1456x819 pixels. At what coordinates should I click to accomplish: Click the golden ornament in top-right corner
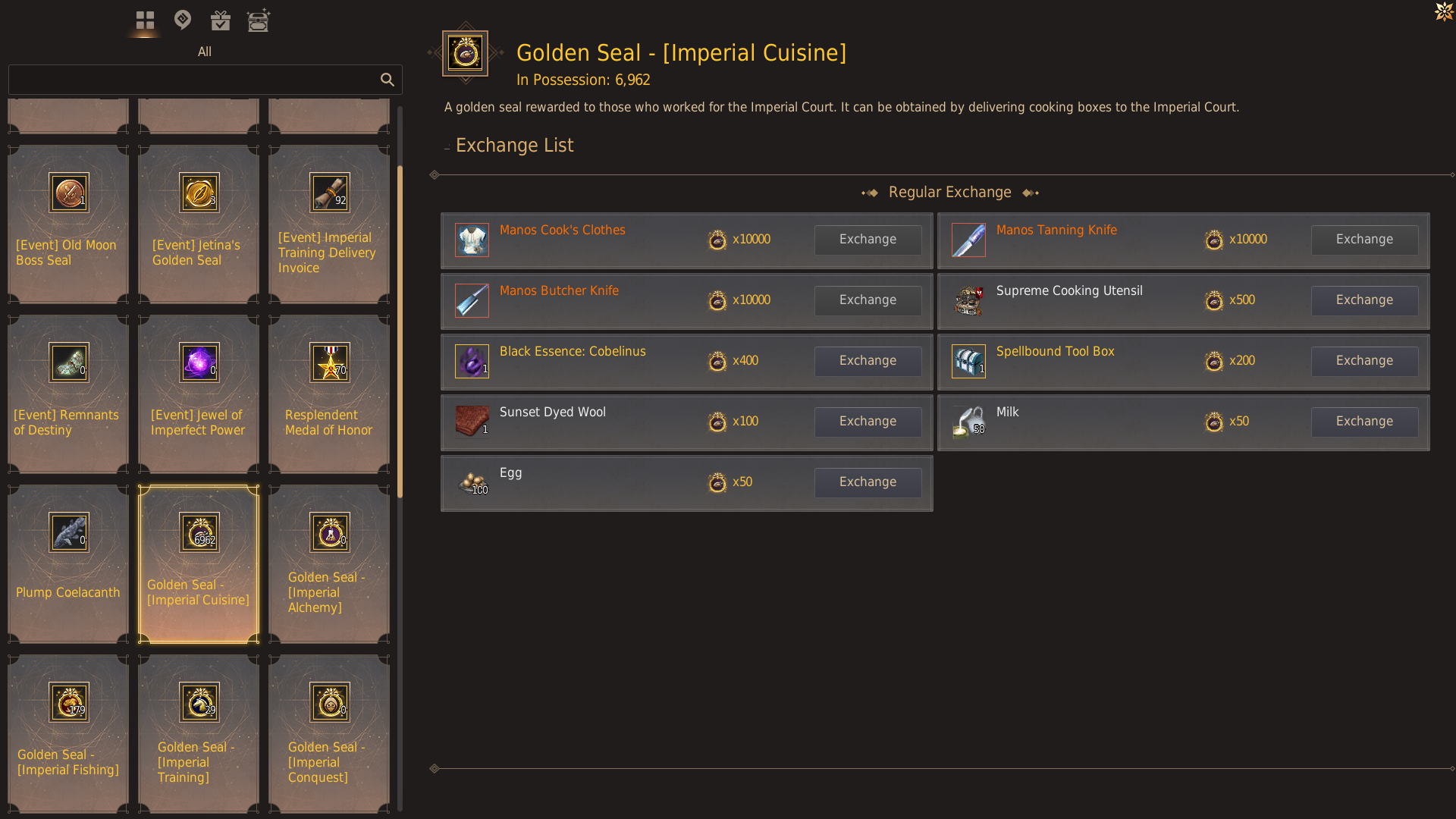pyautogui.click(x=1443, y=12)
